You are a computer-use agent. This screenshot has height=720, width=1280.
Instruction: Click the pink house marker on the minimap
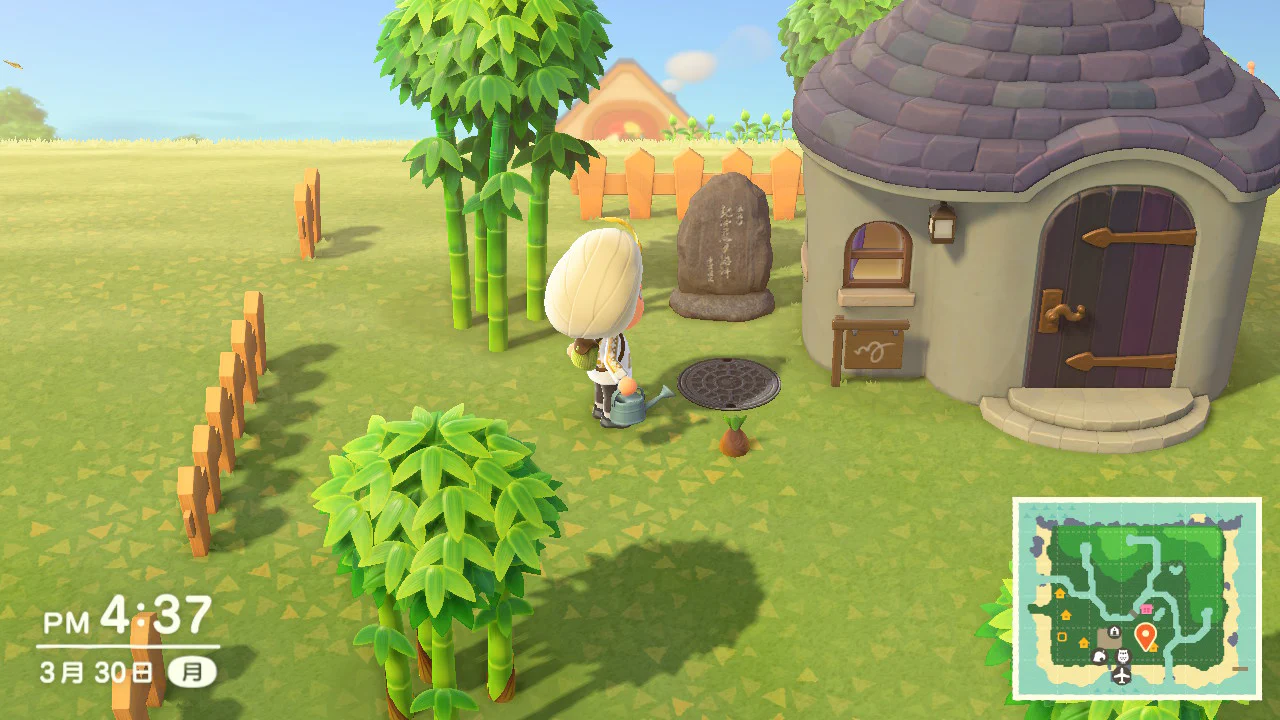pos(1146,609)
